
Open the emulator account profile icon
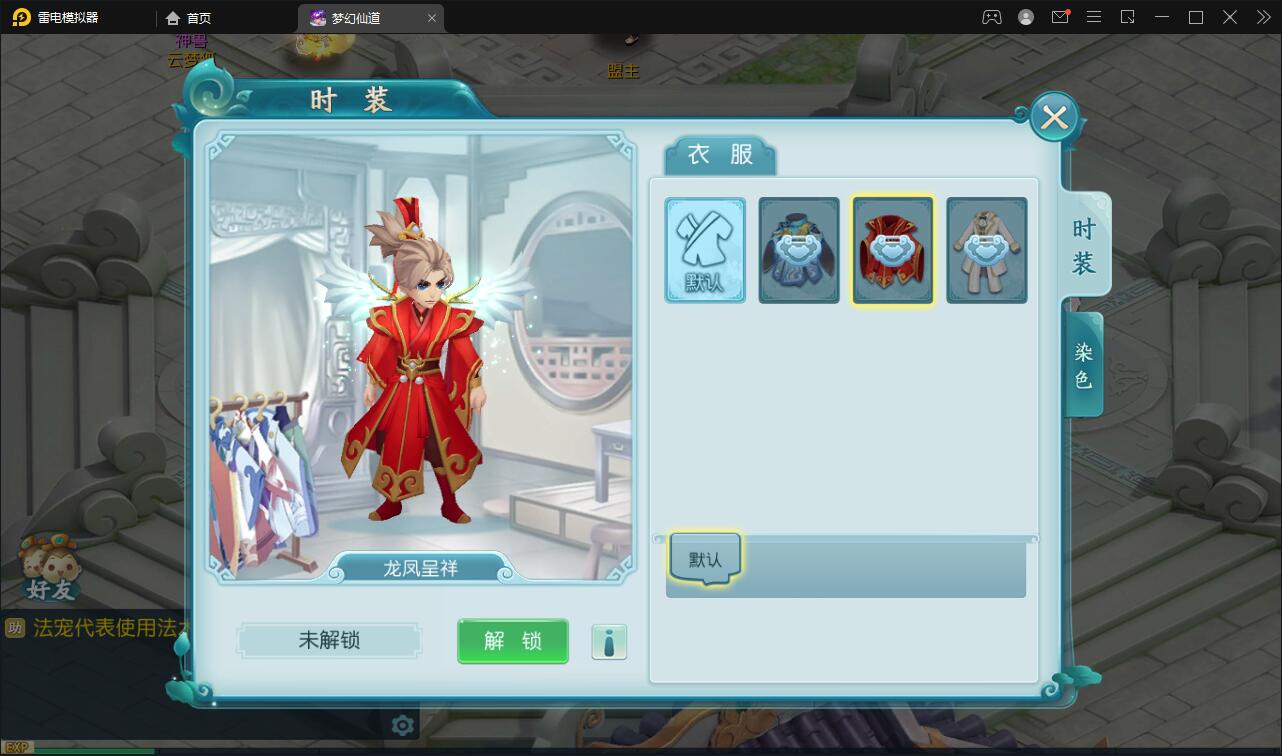[x=1025, y=17]
